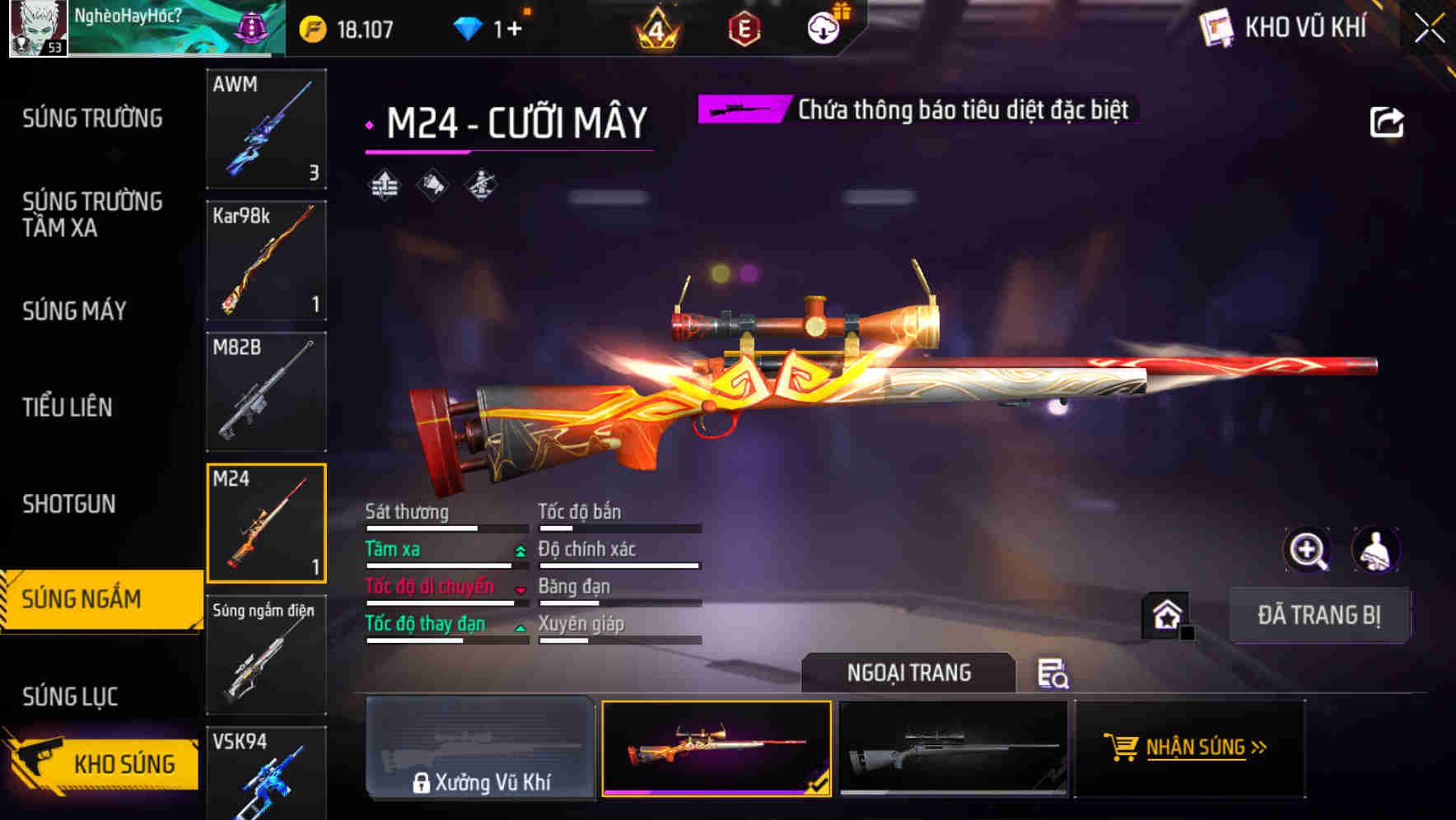The height and width of the screenshot is (820, 1456).
Task: Switch to the Ngoại Trang tab
Action: [x=909, y=673]
